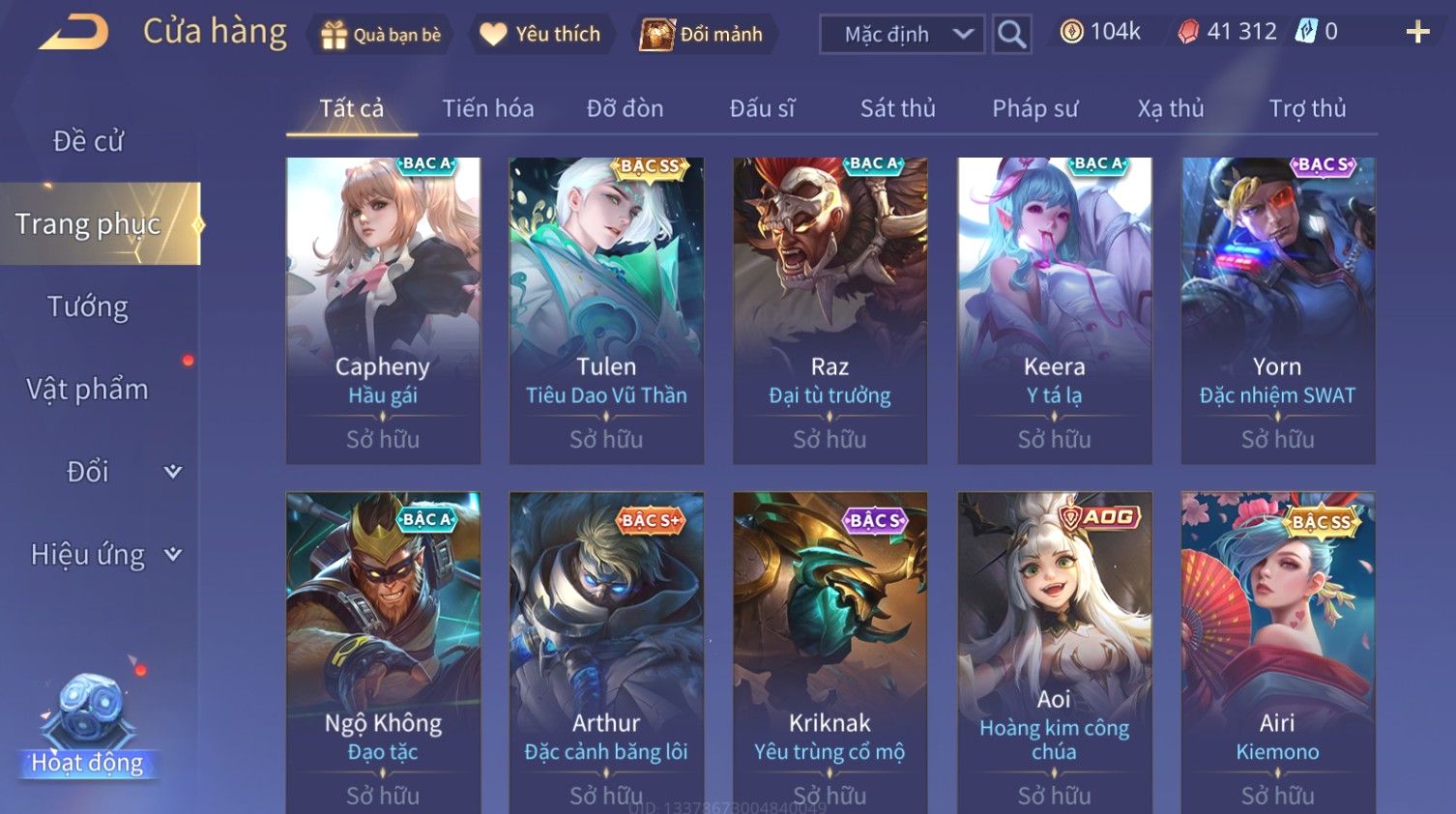Click the magnifying glass search button

(1011, 35)
